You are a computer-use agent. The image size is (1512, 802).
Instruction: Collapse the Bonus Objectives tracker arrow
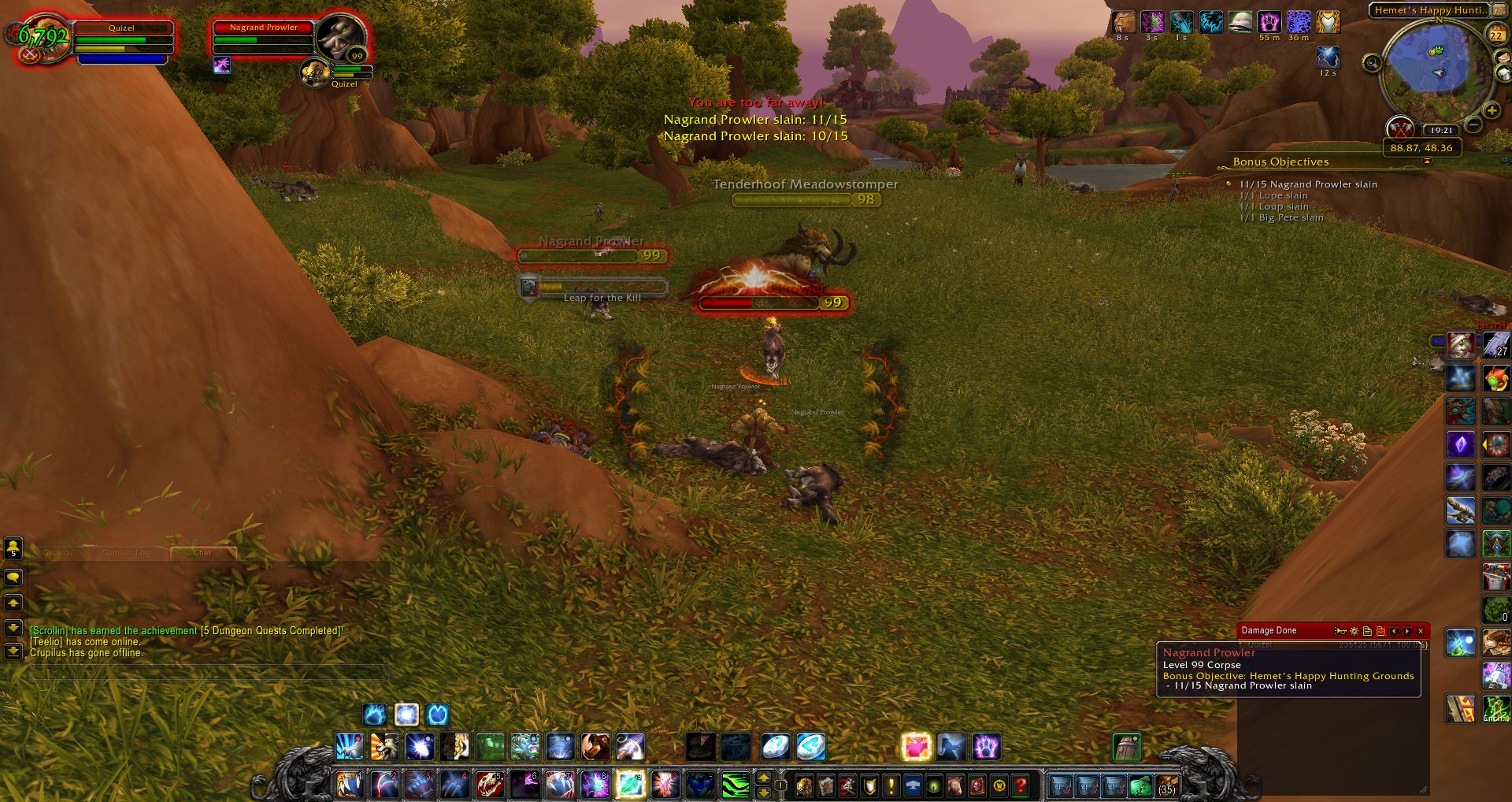[x=1427, y=162]
